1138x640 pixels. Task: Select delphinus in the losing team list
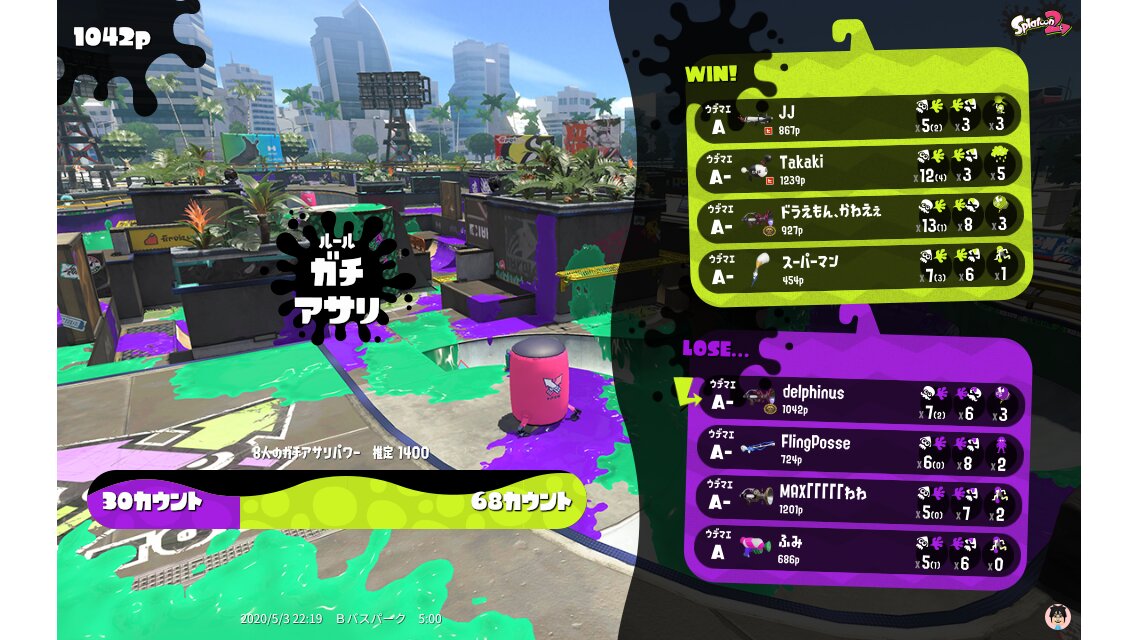coord(860,400)
